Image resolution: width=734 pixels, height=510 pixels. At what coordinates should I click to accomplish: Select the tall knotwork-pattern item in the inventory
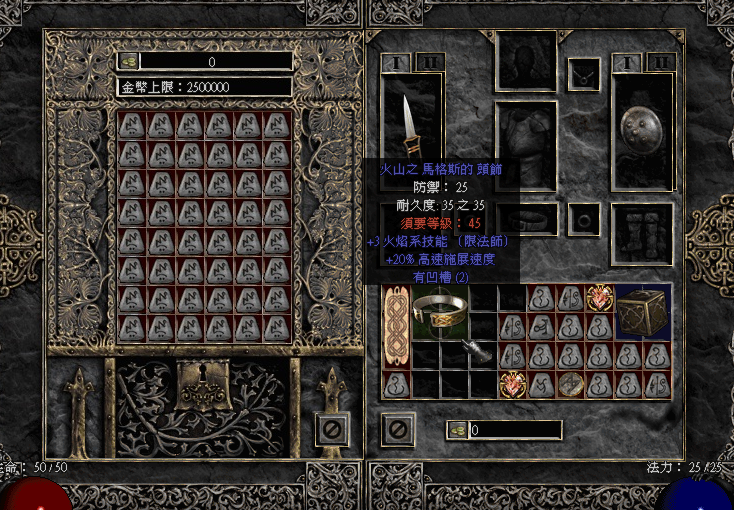397,326
